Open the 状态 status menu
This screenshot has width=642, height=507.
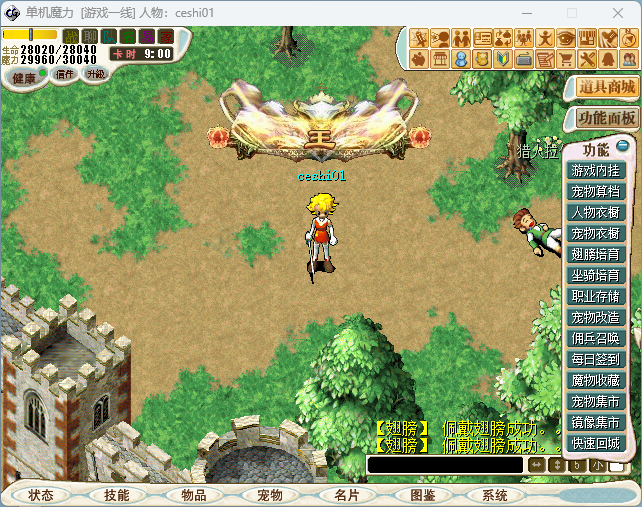click(42, 495)
